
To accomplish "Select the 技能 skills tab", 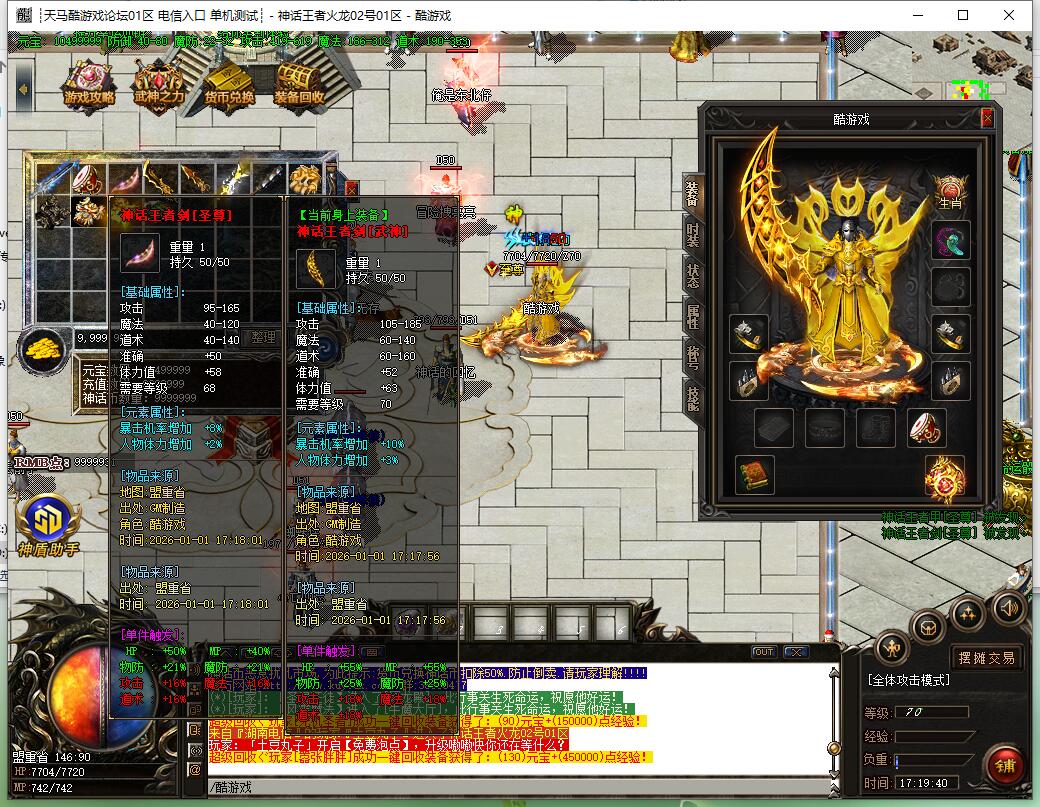I will tap(692, 397).
